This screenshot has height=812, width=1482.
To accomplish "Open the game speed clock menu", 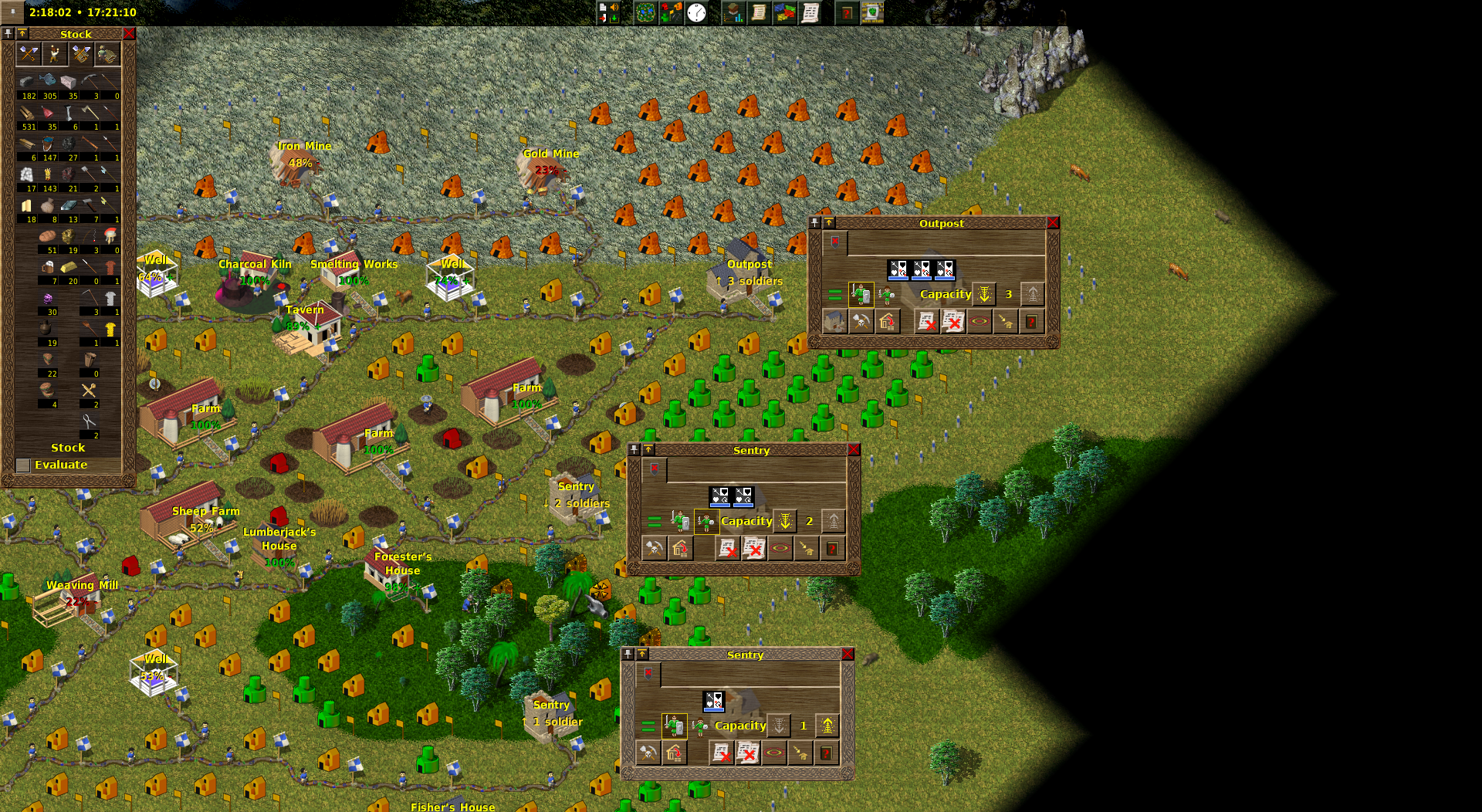I will 696,12.
